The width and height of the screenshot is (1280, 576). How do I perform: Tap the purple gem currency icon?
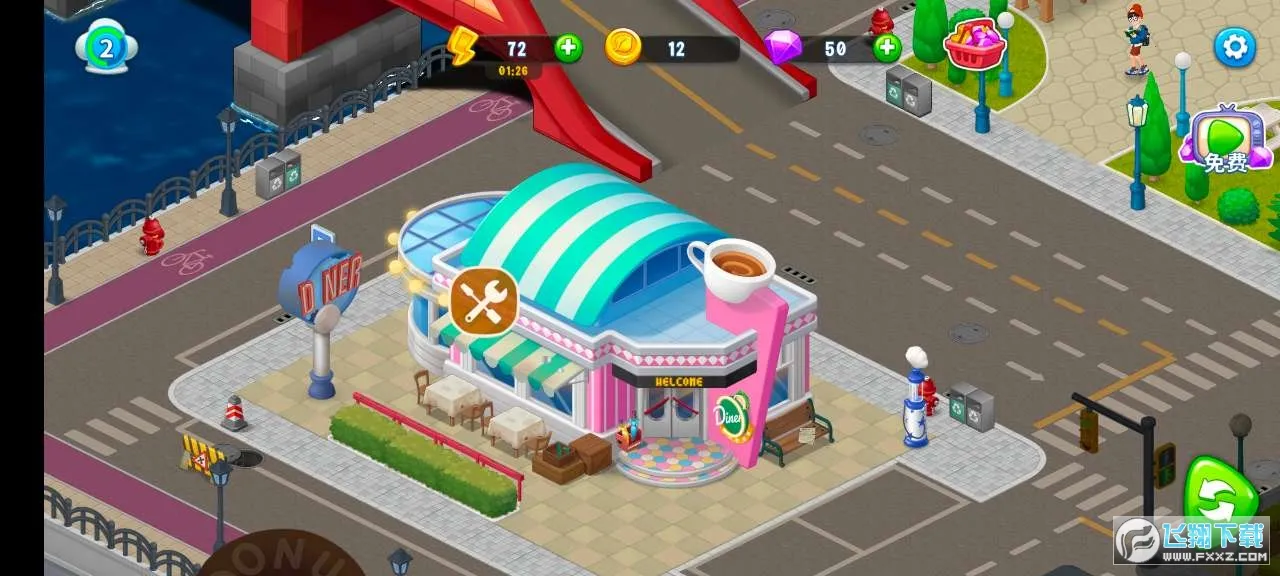[782, 47]
